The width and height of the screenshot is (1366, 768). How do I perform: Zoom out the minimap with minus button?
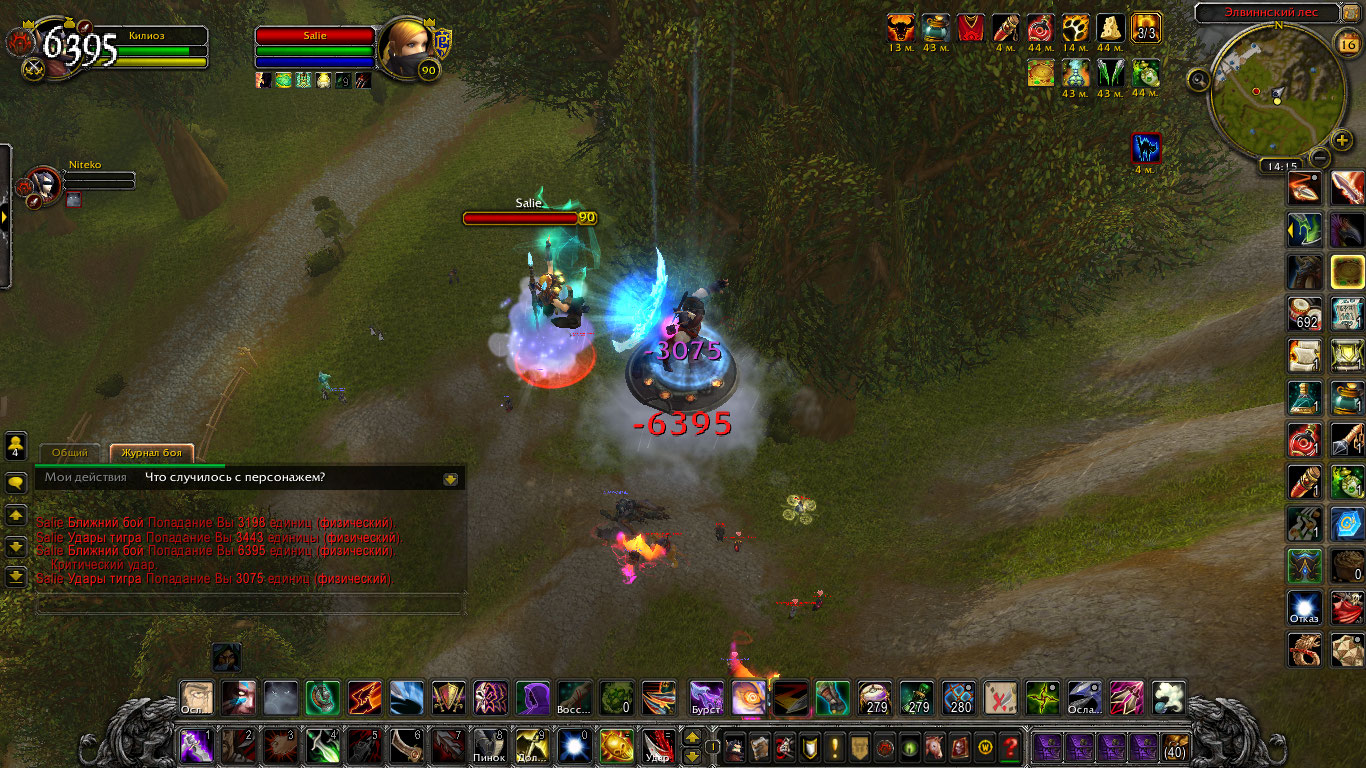[1320, 158]
